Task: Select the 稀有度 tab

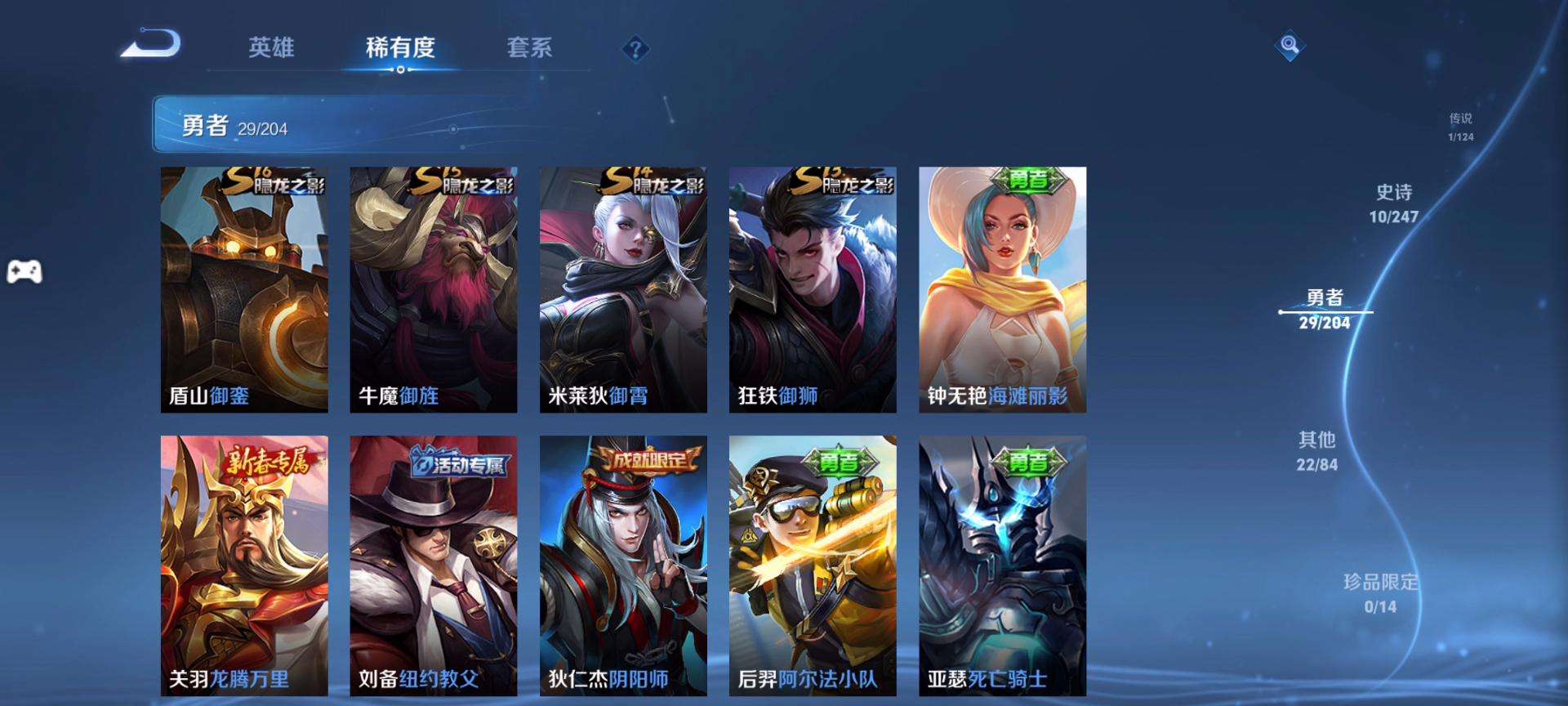Action: (x=400, y=47)
